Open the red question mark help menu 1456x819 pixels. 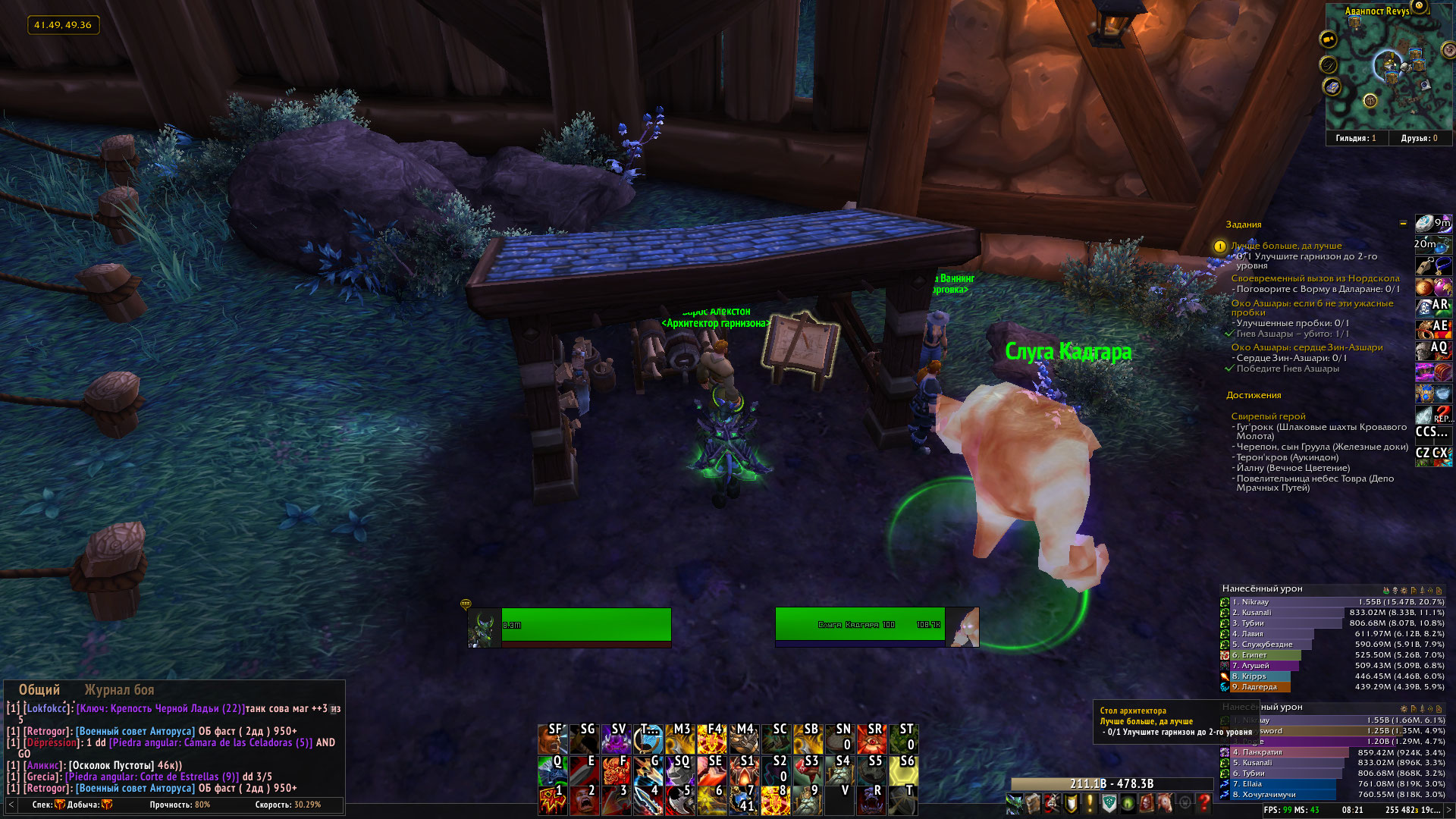(x=1204, y=802)
